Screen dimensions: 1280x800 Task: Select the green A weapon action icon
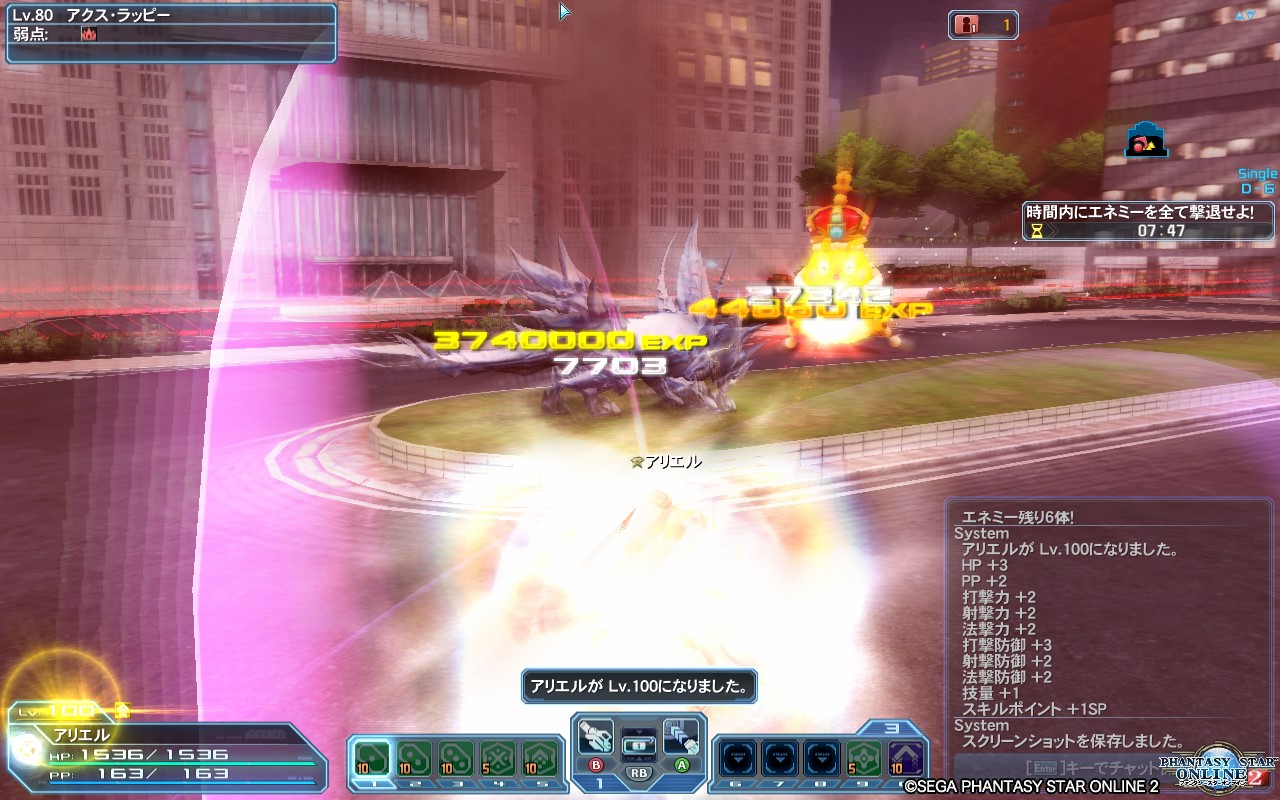tap(684, 764)
